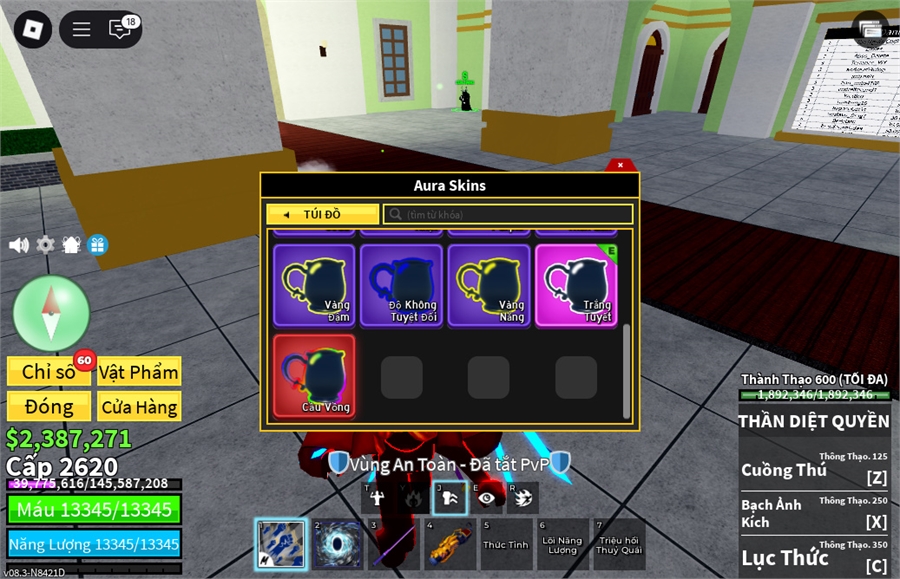900x579 pixels.
Task: Select the Vàng Đậm aura skin
Action: [314, 285]
